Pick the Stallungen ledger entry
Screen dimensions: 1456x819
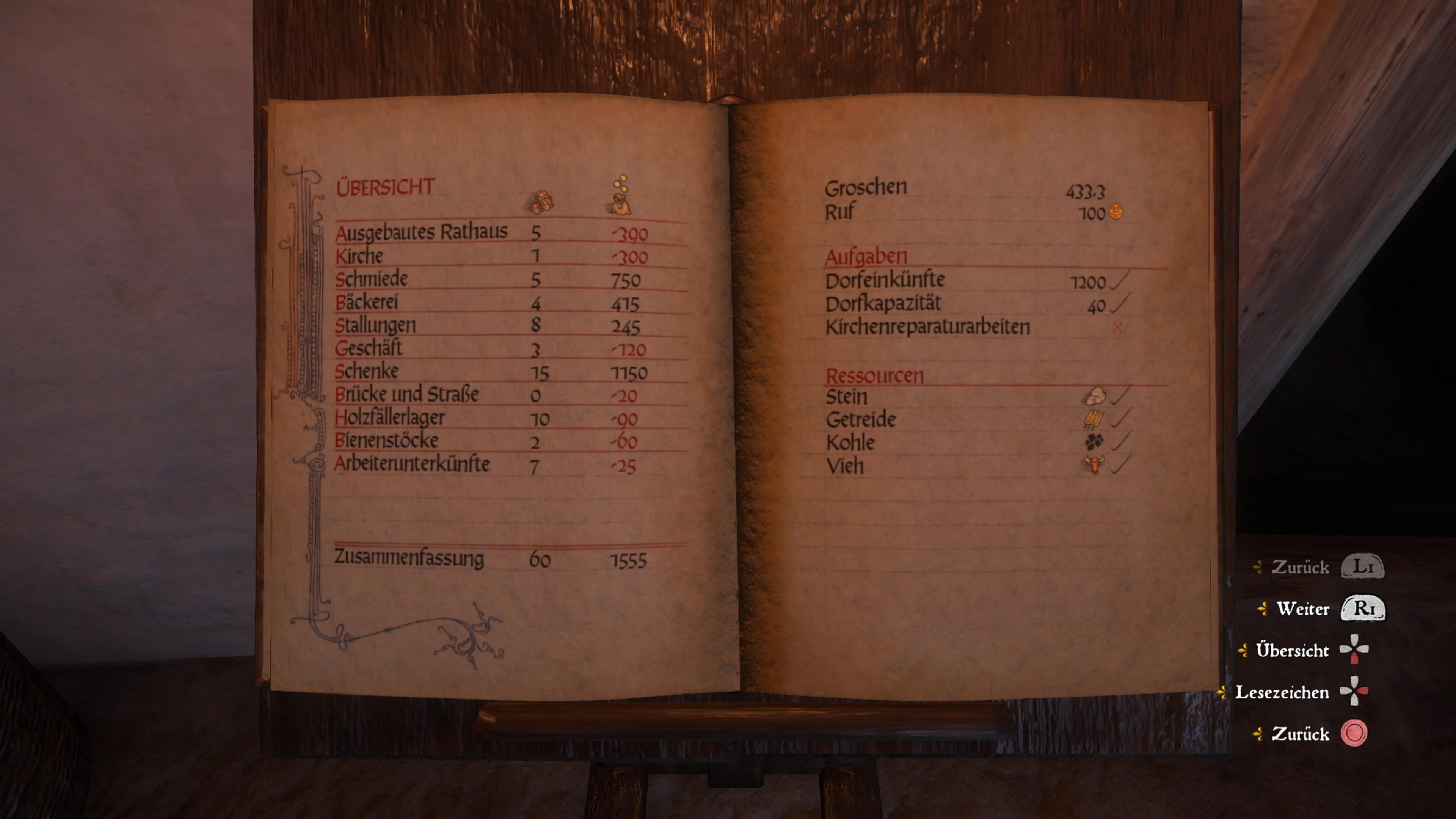(x=375, y=326)
